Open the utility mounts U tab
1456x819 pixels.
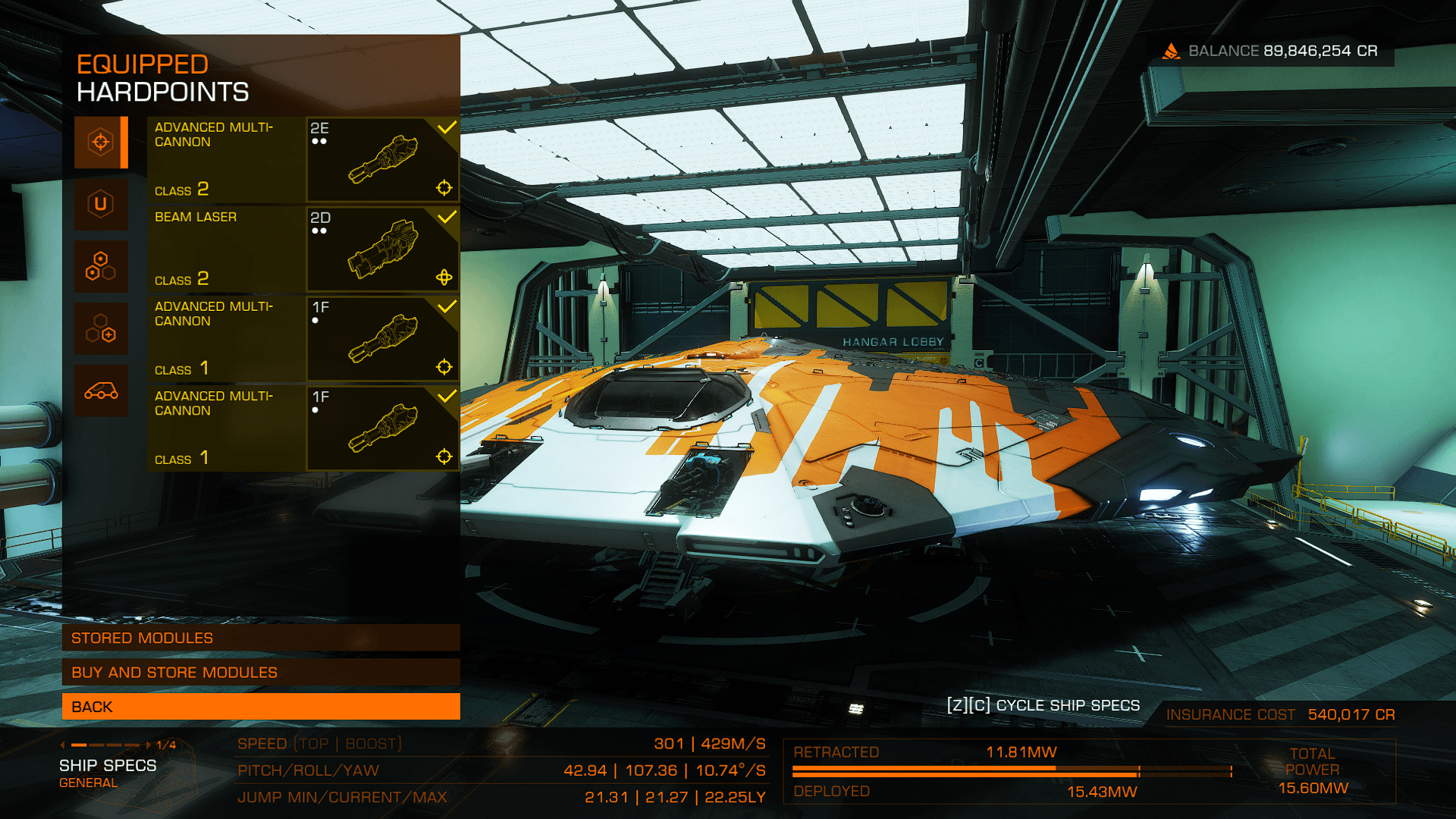pos(101,204)
